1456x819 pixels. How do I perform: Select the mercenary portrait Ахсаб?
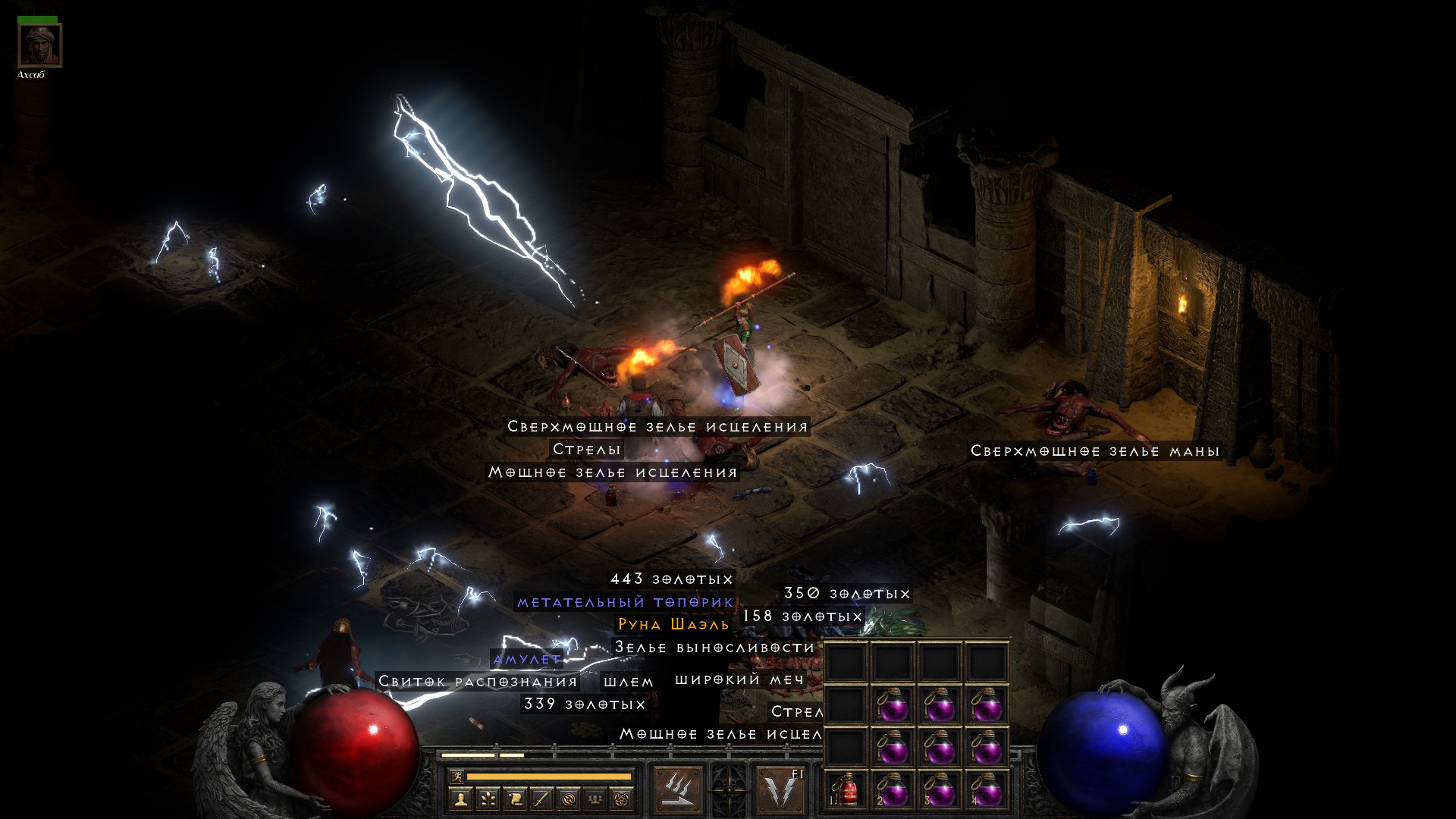point(39,45)
